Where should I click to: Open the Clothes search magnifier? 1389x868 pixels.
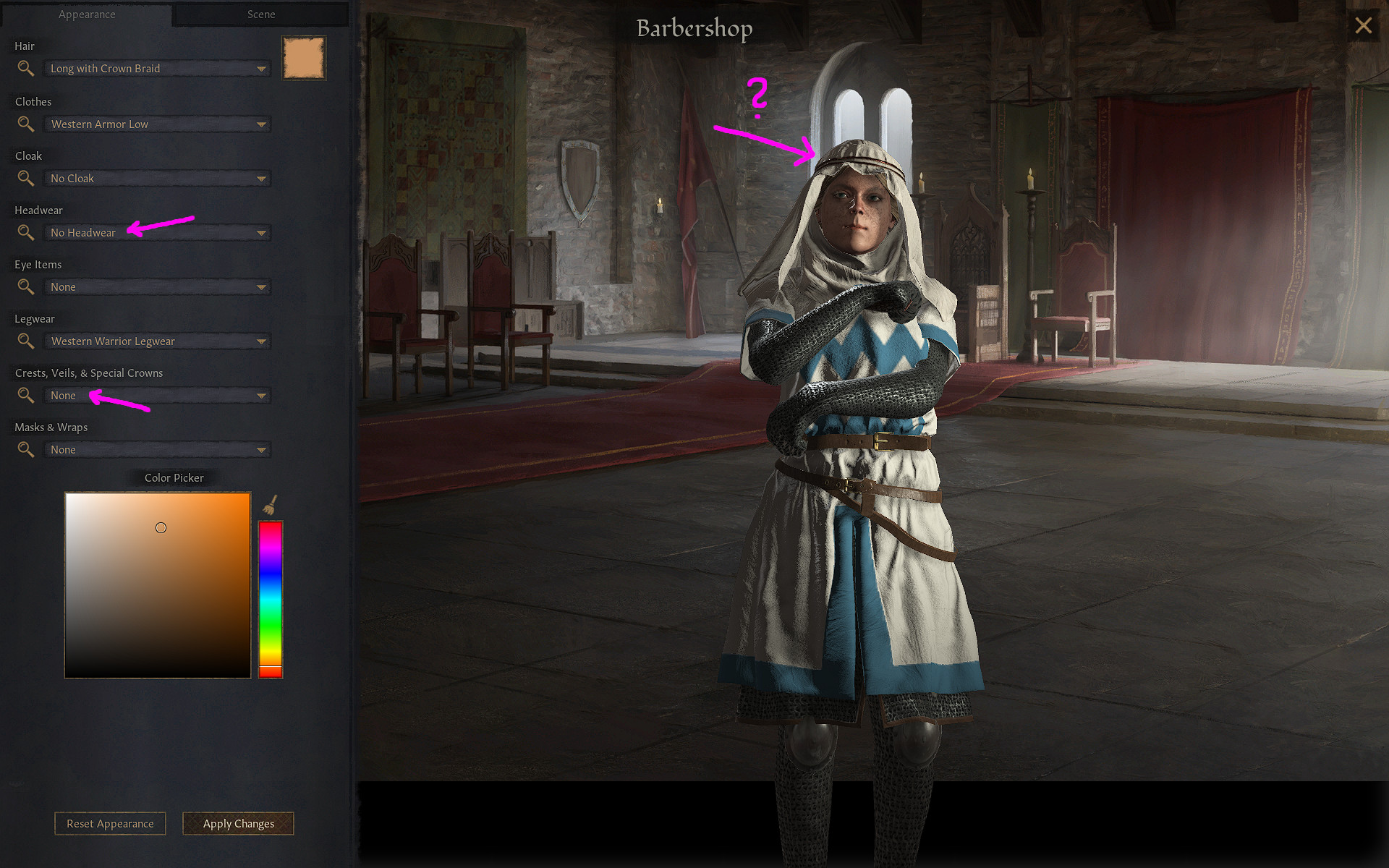click(x=25, y=124)
